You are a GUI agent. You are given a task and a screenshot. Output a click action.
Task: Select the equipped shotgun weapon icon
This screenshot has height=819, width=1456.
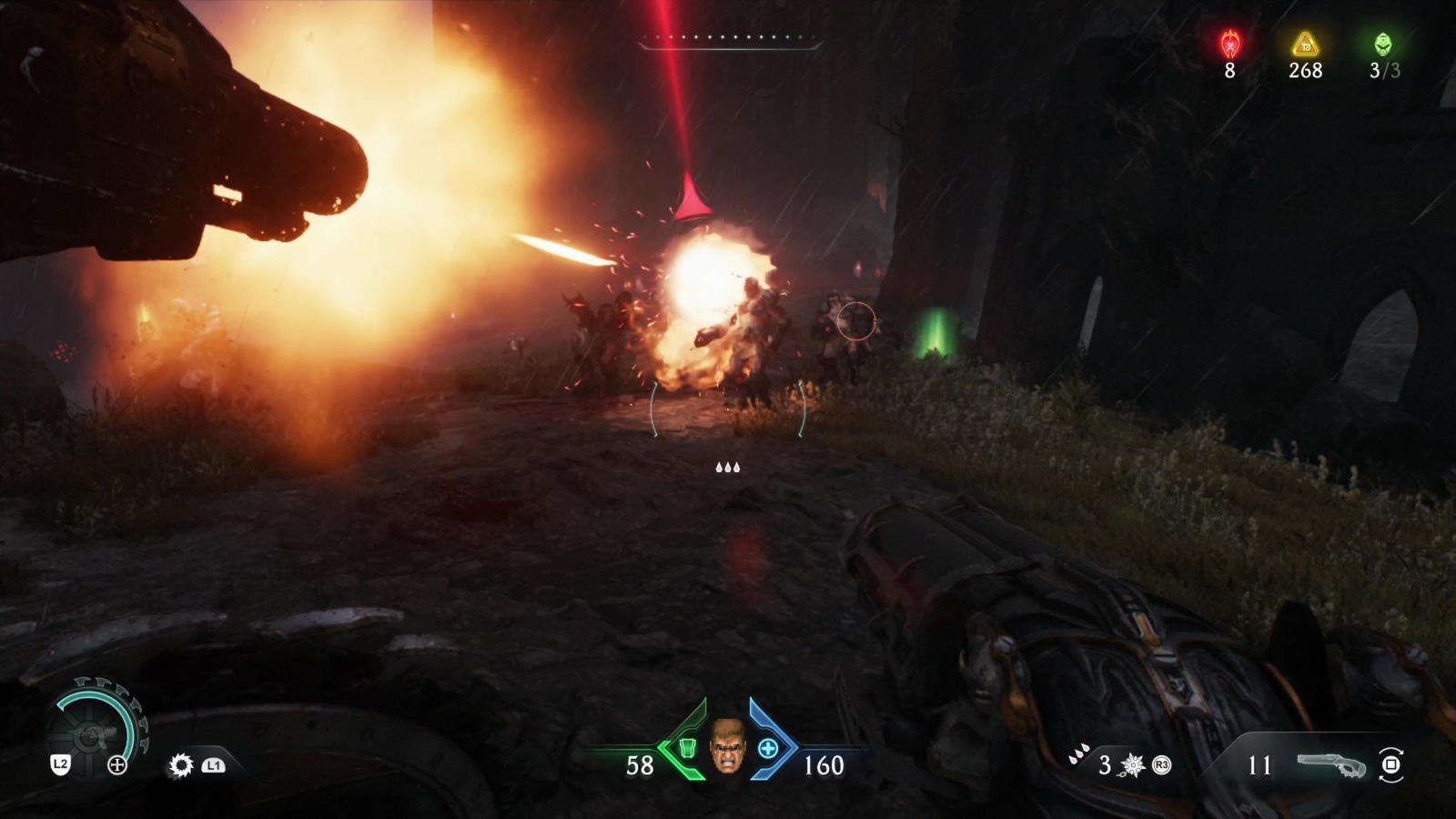pyautogui.click(x=1332, y=765)
